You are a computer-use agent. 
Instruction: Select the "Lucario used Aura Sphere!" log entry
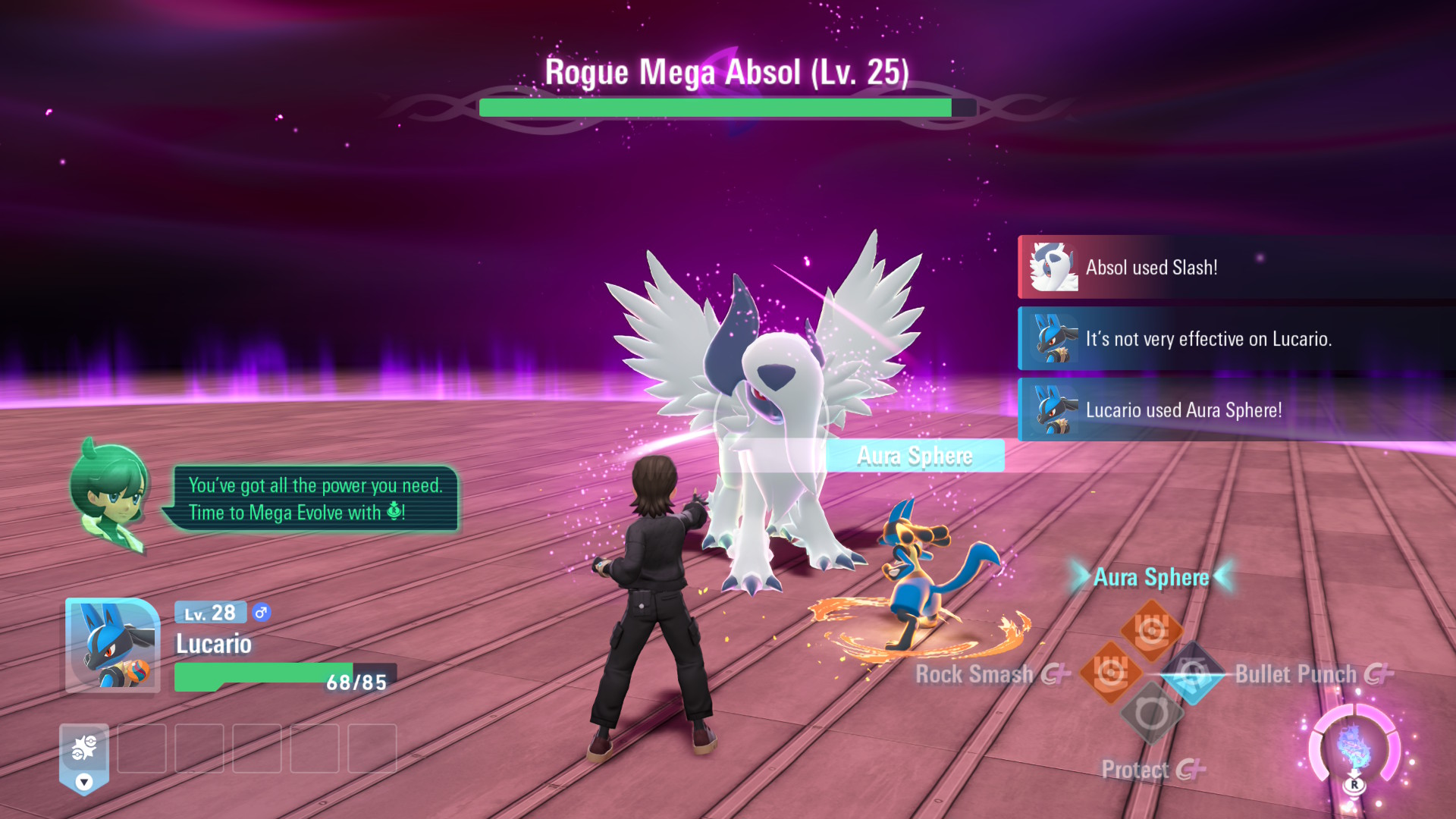(x=1236, y=410)
